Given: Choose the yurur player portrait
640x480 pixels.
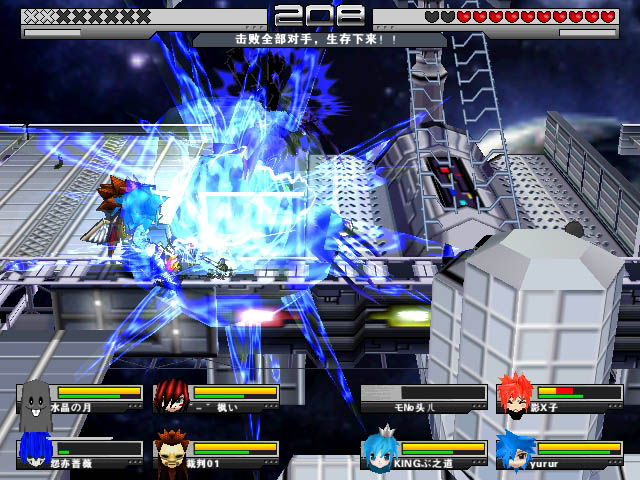Looking at the screenshot, I should click(516, 450).
